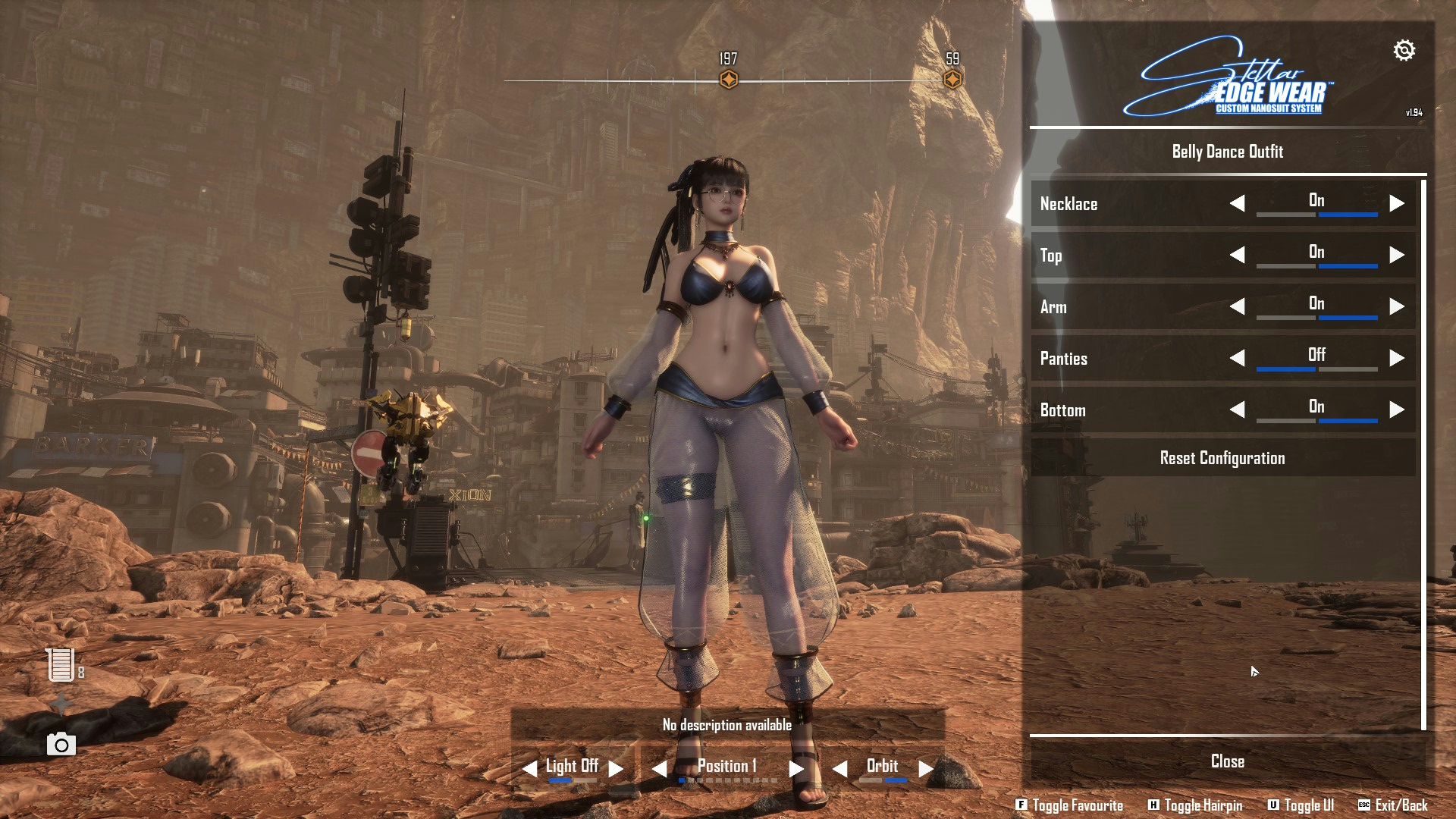Close the outfit panel

click(1227, 761)
